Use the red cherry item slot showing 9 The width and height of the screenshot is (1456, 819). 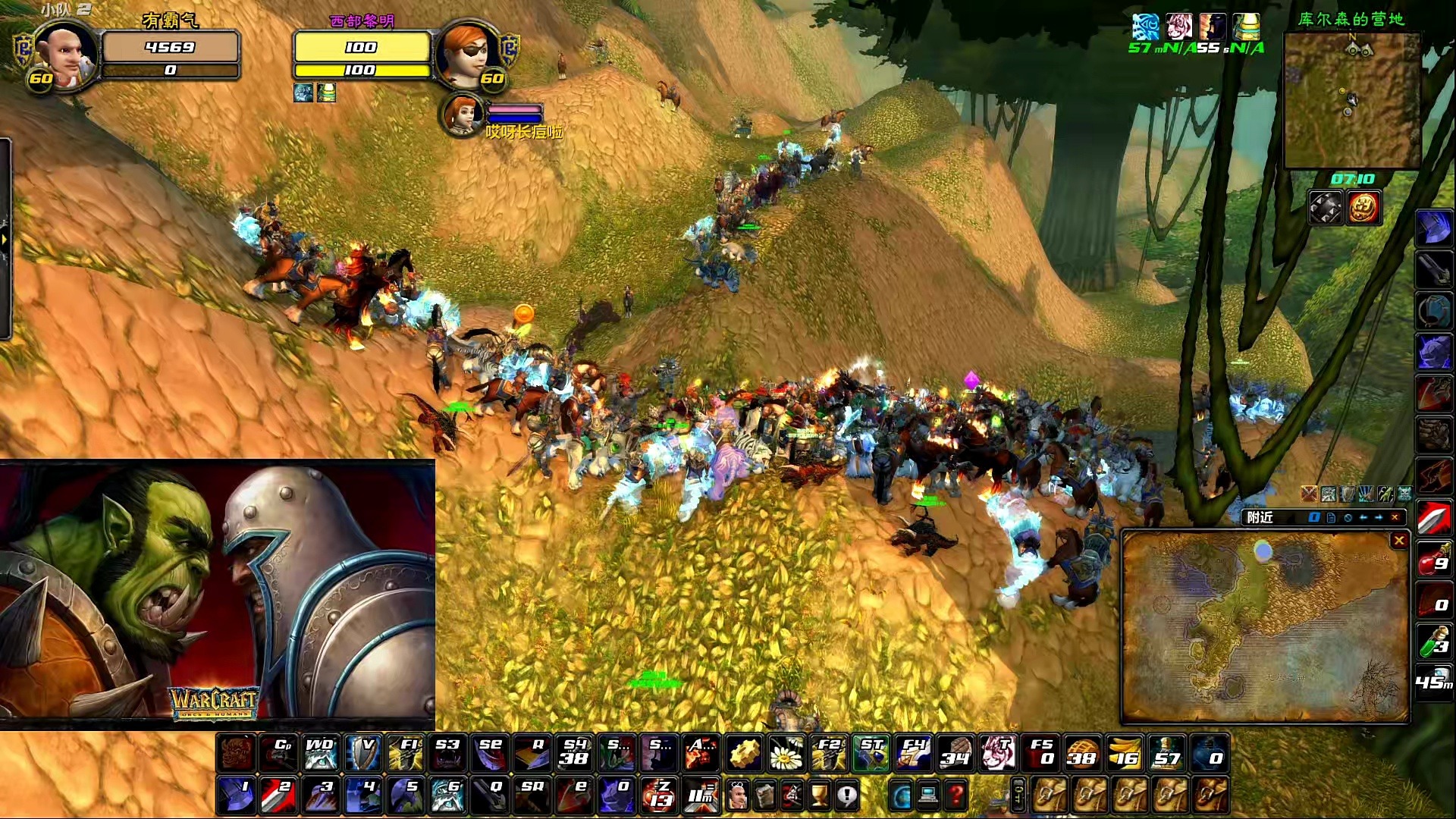tap(1433, 560)
